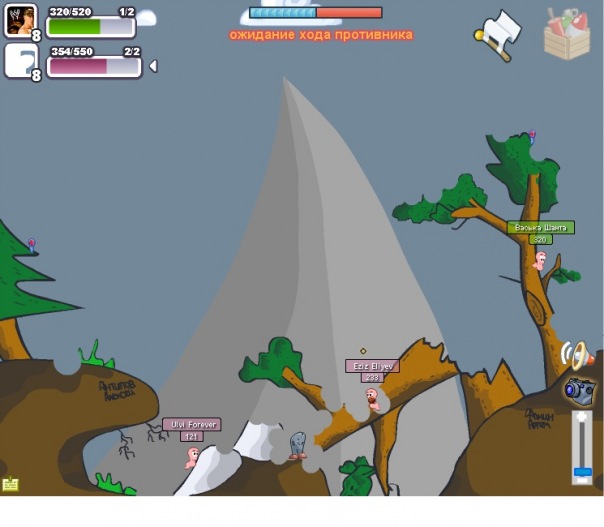Image resolution: width=604 pixels, height=527 pixels.
Task: Select the opponent question-mark portrait
Action: [20, 60]
